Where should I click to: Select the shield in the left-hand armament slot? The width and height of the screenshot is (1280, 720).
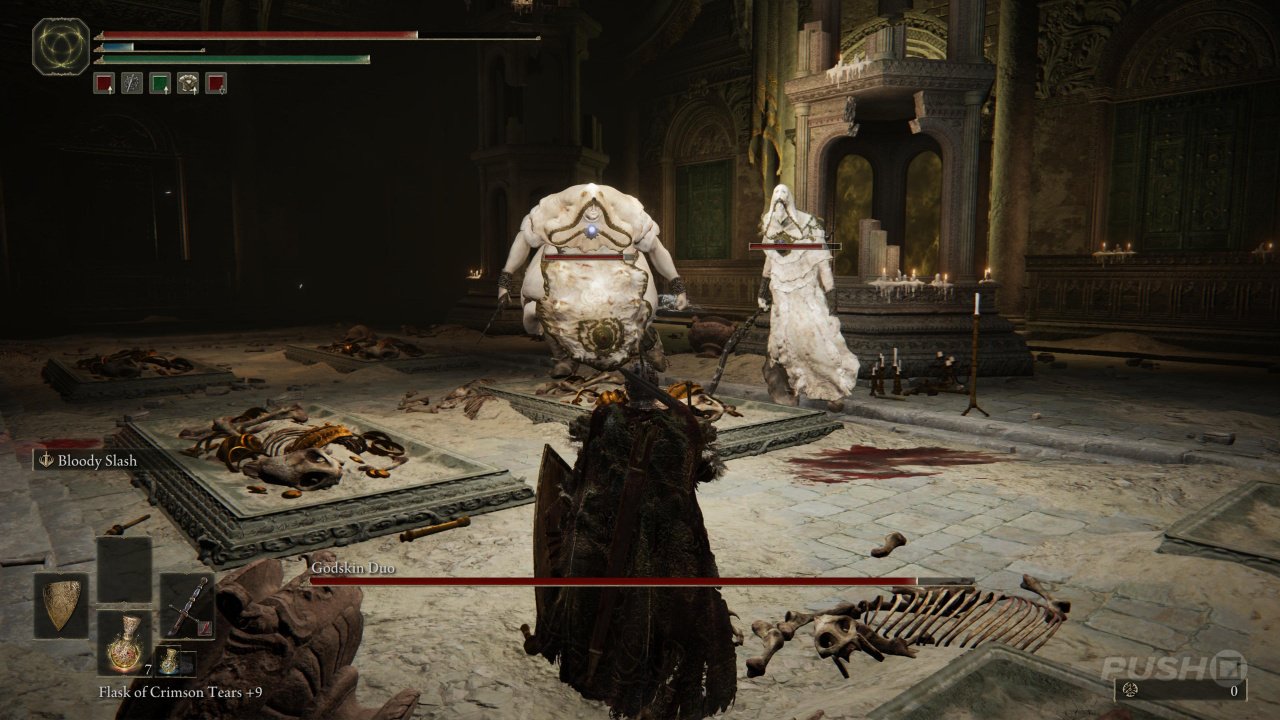point(62,606)
